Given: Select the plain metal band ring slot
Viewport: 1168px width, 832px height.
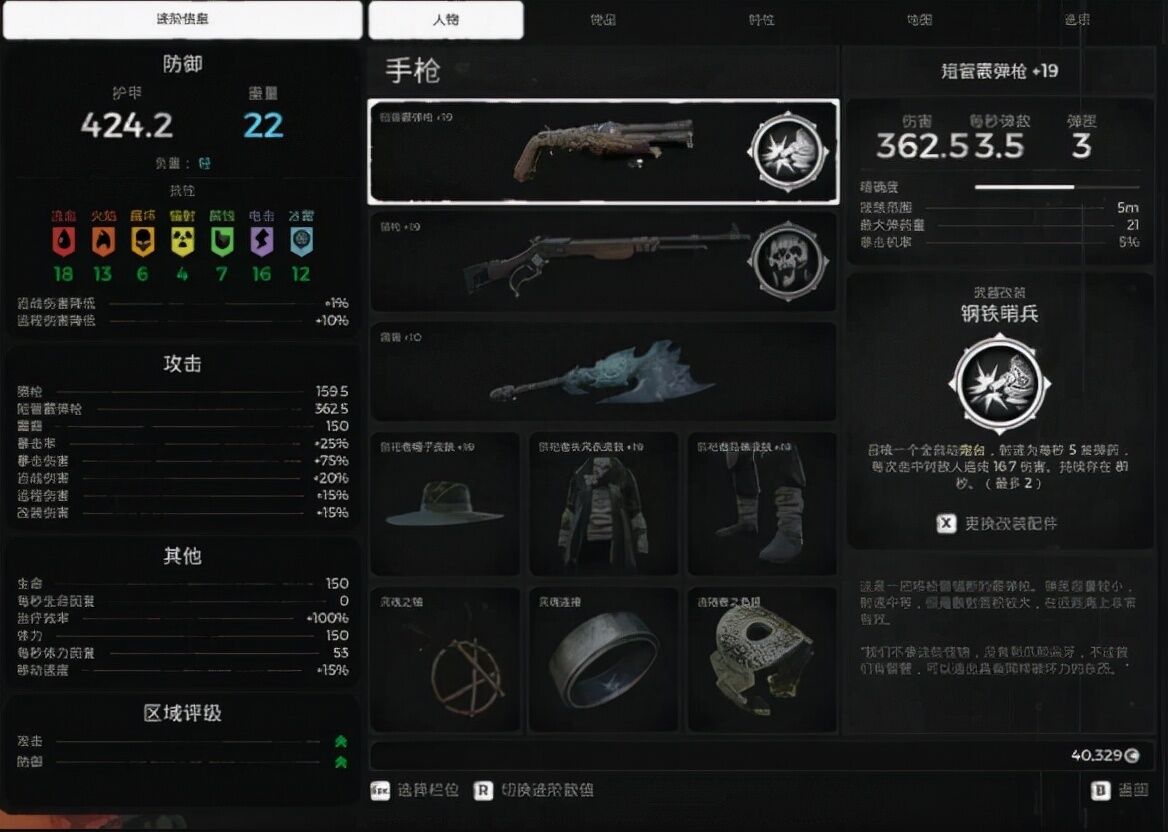Looking at the screenshot, I should (603, 659).
